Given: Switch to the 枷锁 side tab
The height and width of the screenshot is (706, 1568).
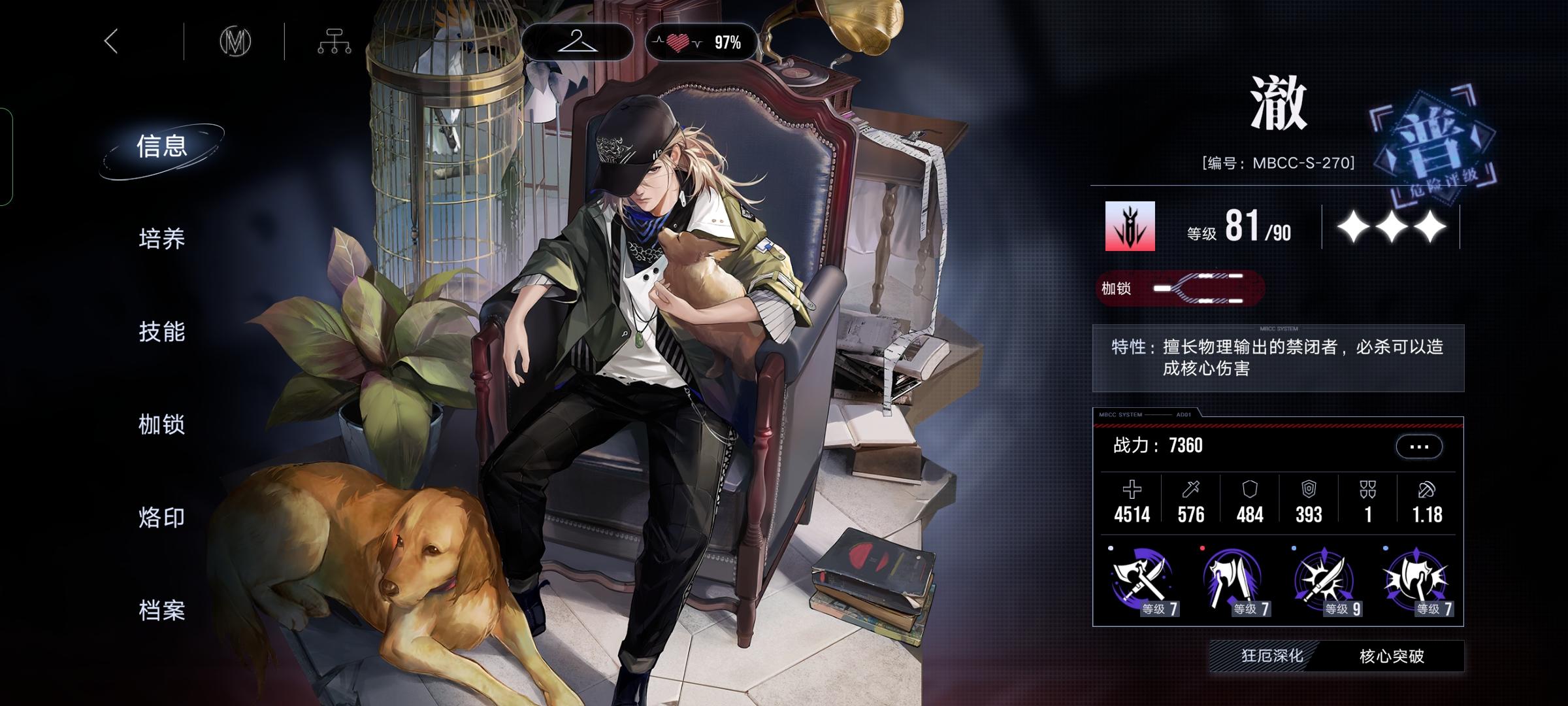Looking at the screenshot, I should tap(162, 425).
